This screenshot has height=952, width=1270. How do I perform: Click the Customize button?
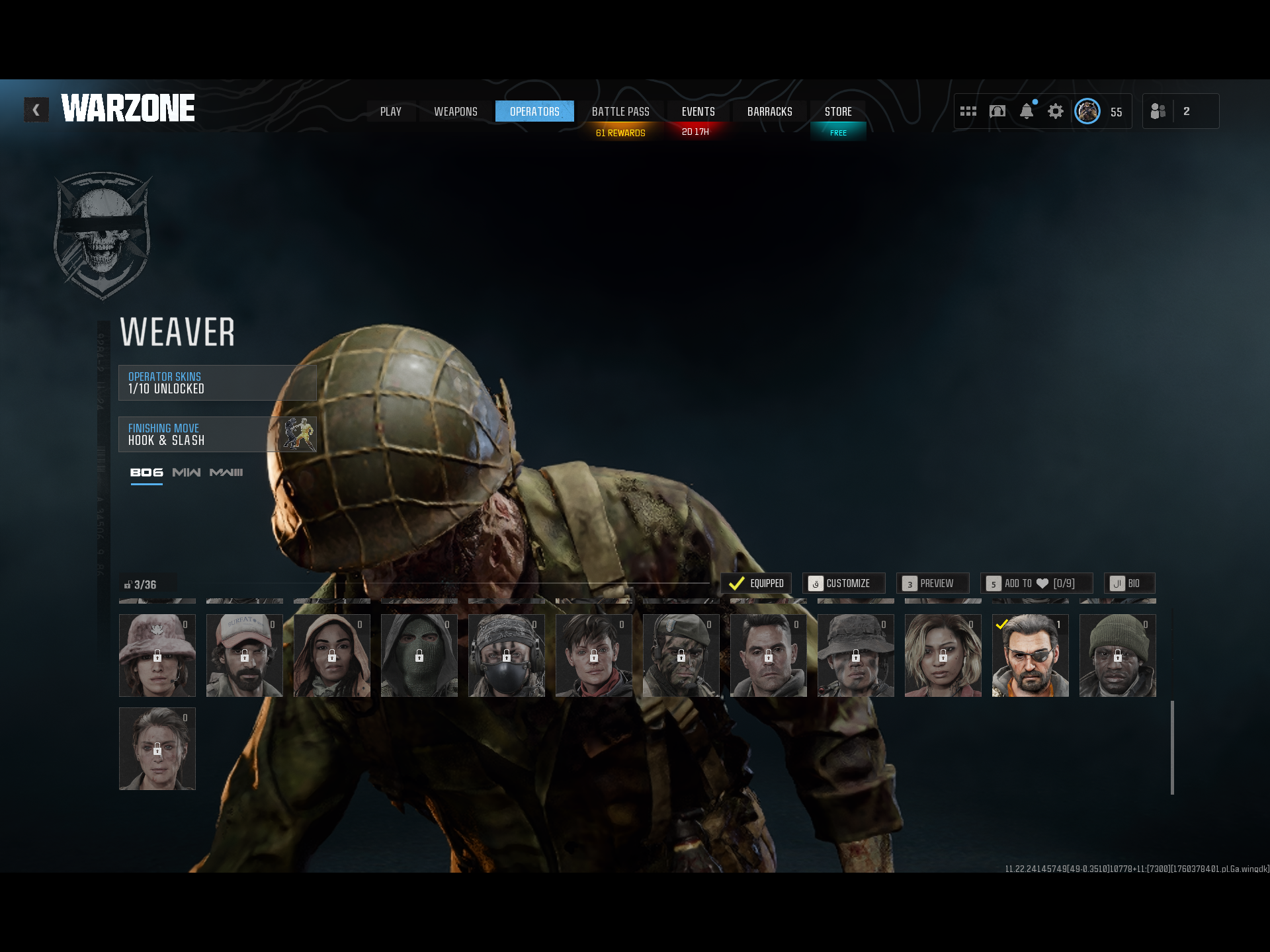click(843, 583)
